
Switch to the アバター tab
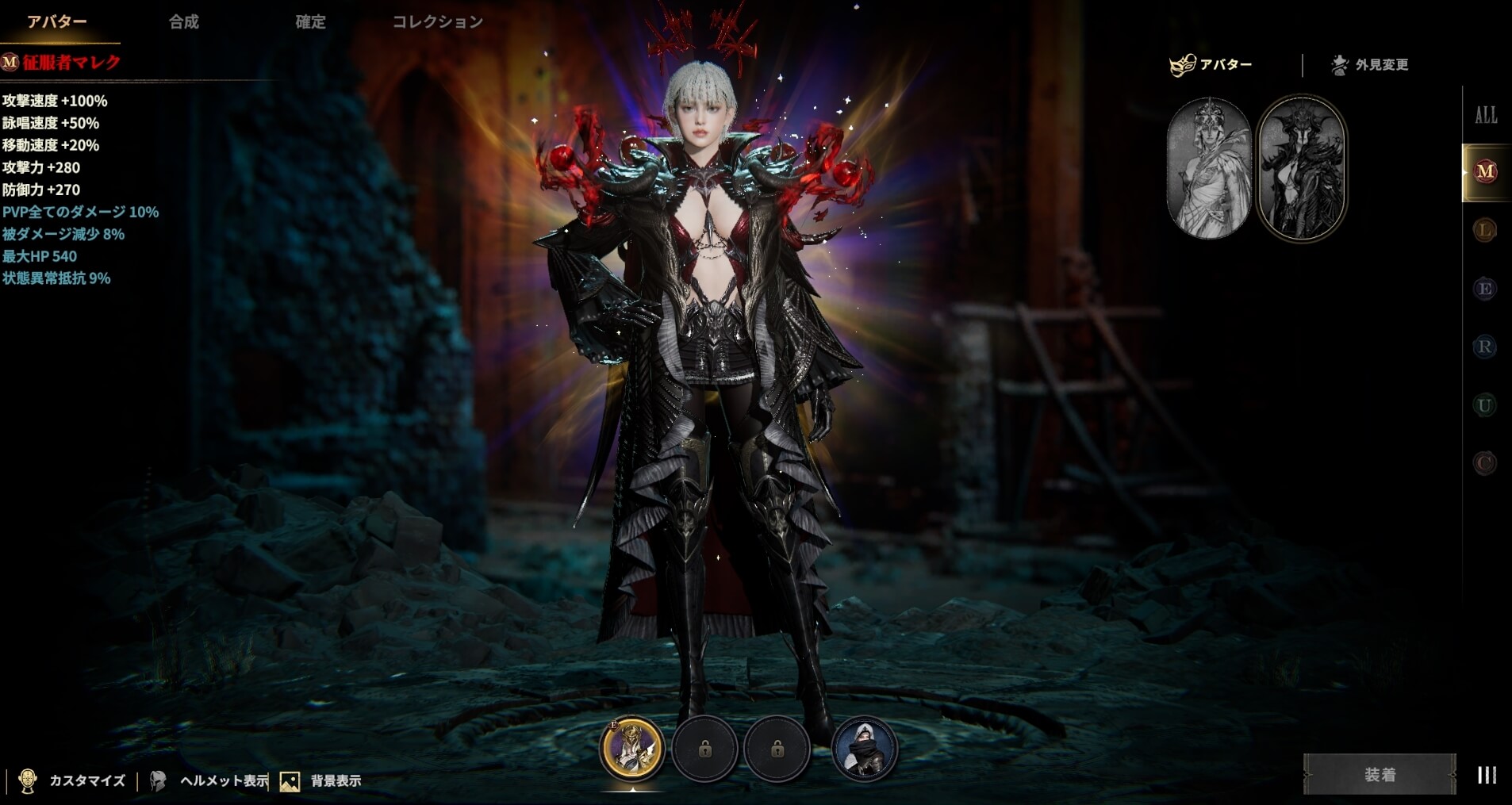57,21
